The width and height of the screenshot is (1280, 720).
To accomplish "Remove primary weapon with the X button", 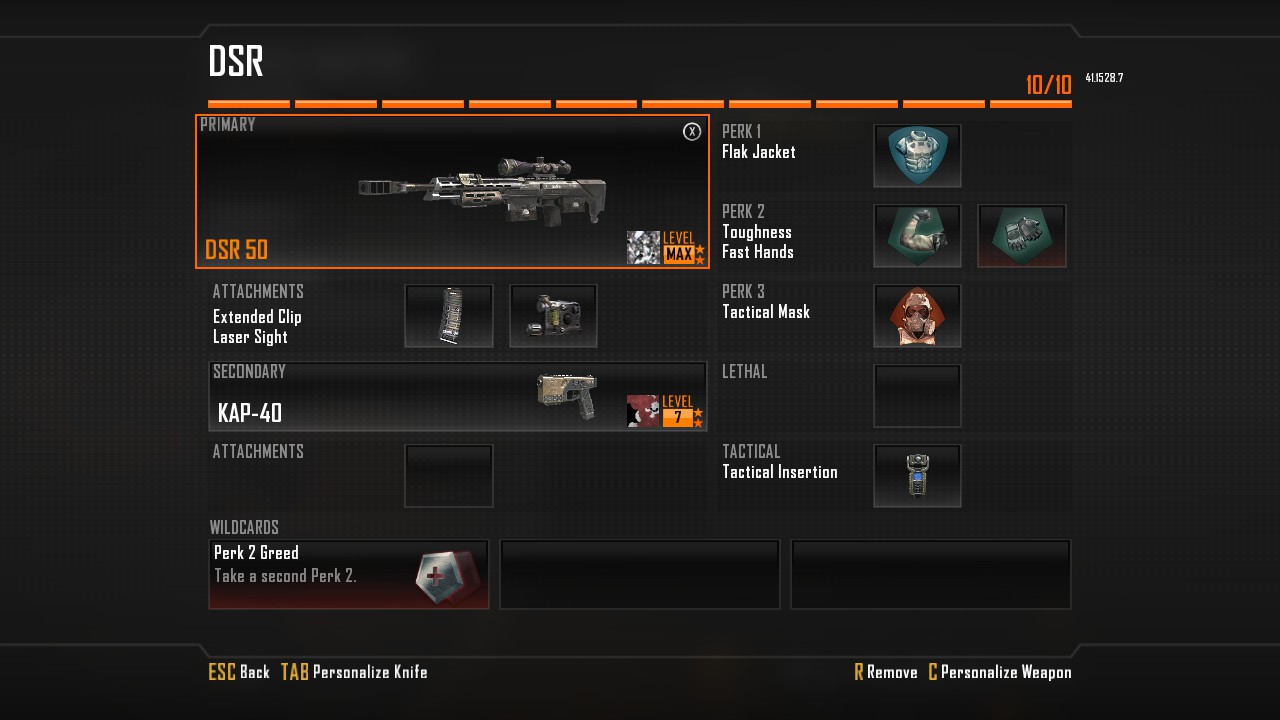I will 692,132.
